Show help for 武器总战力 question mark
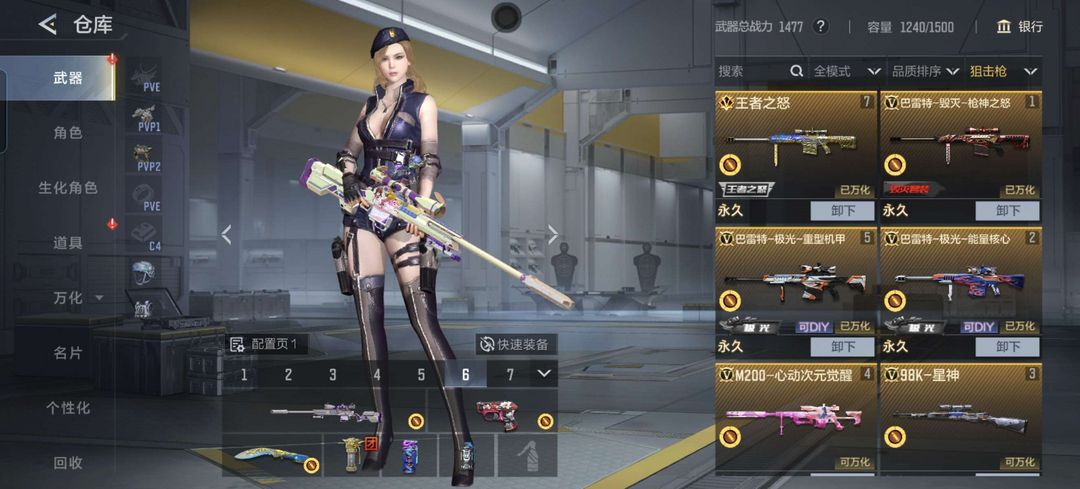Viewport: 1080px width, 489px height. (821, 27)
